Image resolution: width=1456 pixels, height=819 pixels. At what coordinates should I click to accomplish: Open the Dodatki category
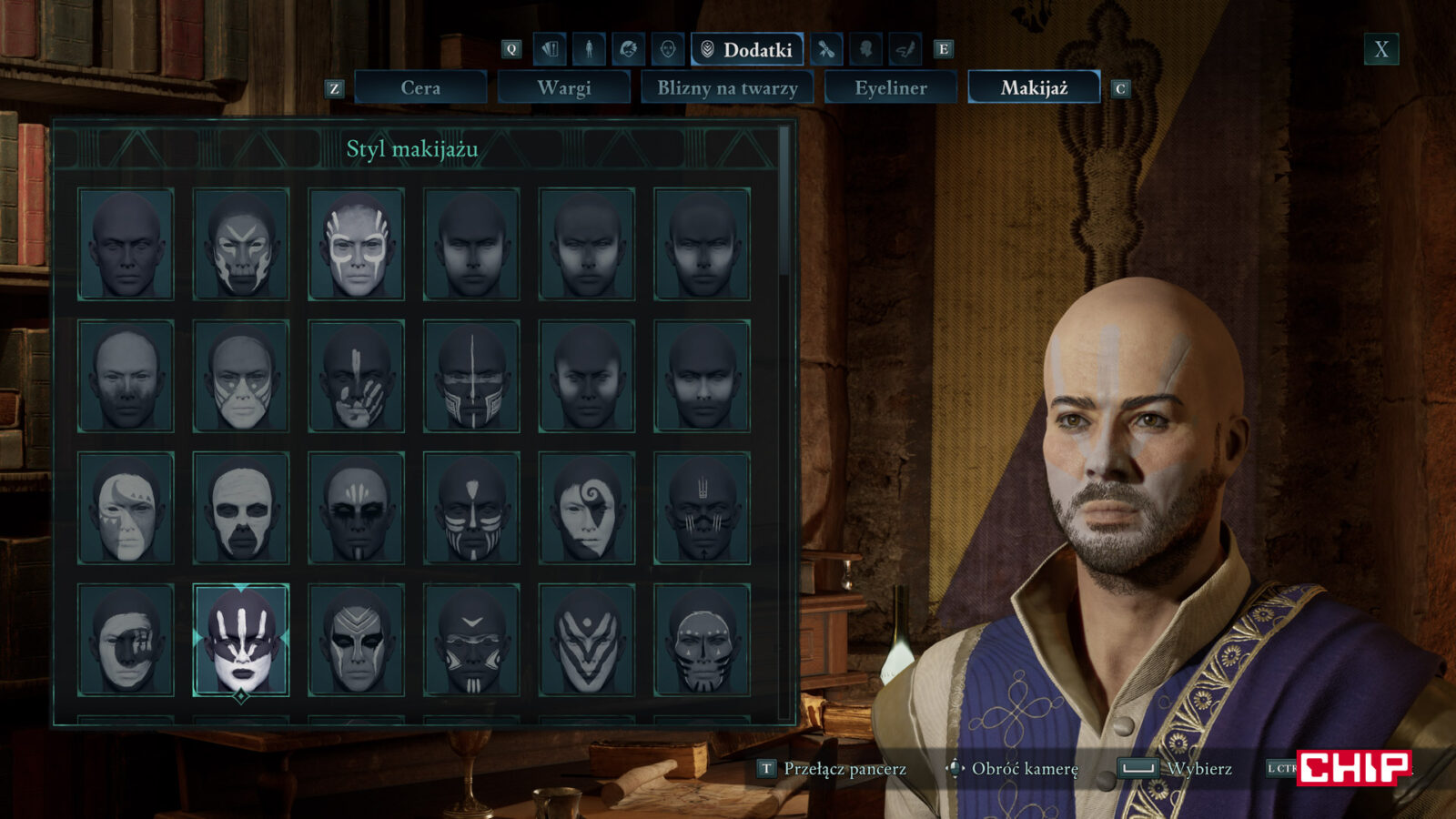point(747,49)
